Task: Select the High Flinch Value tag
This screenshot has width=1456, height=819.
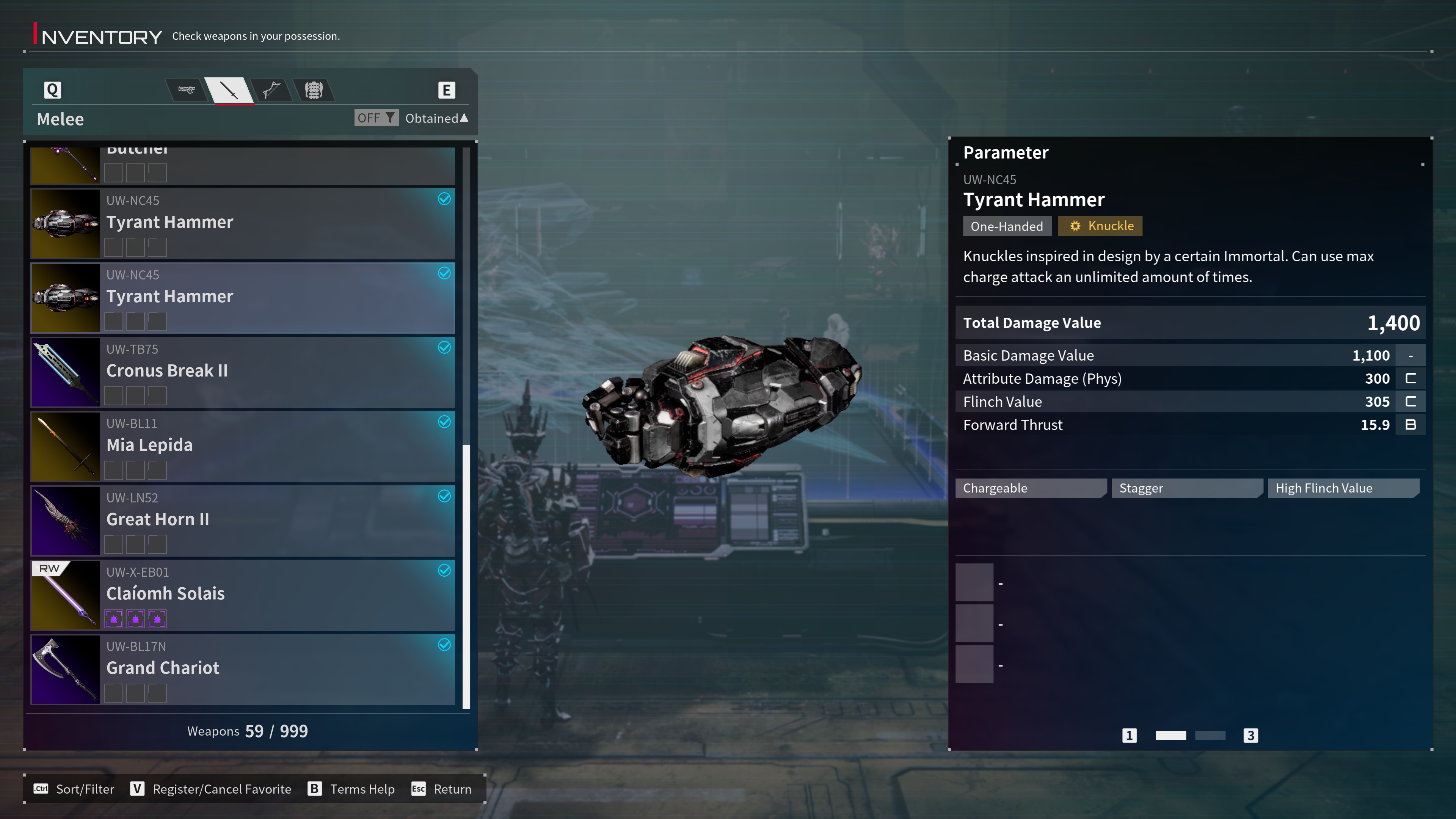Action: [x=1342, y=488]
